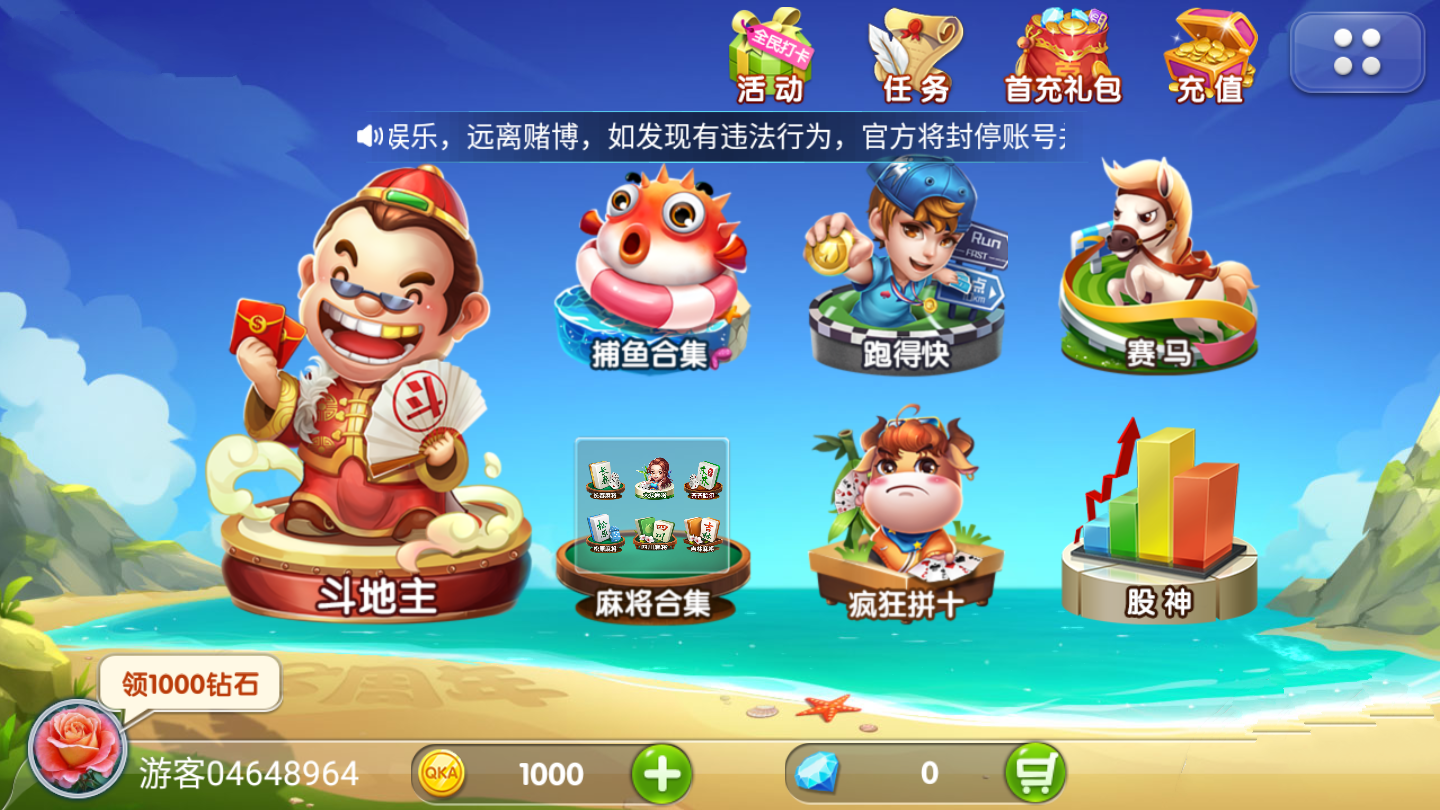Expand the four-square menu top right

[1356, 54]
